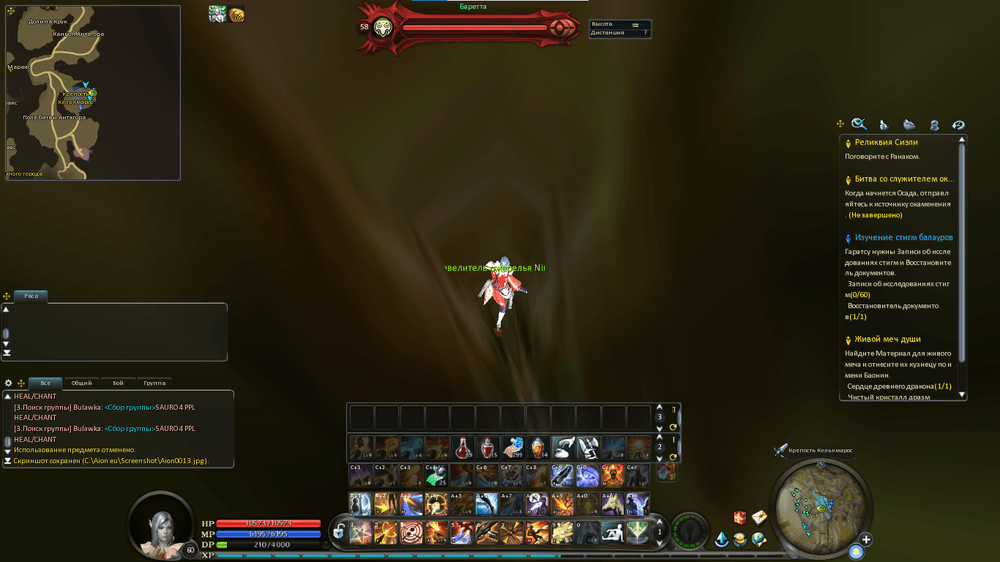Activate the sitting figure rest skill
This screenshot has height=562, width=1000.
point(612,532)
